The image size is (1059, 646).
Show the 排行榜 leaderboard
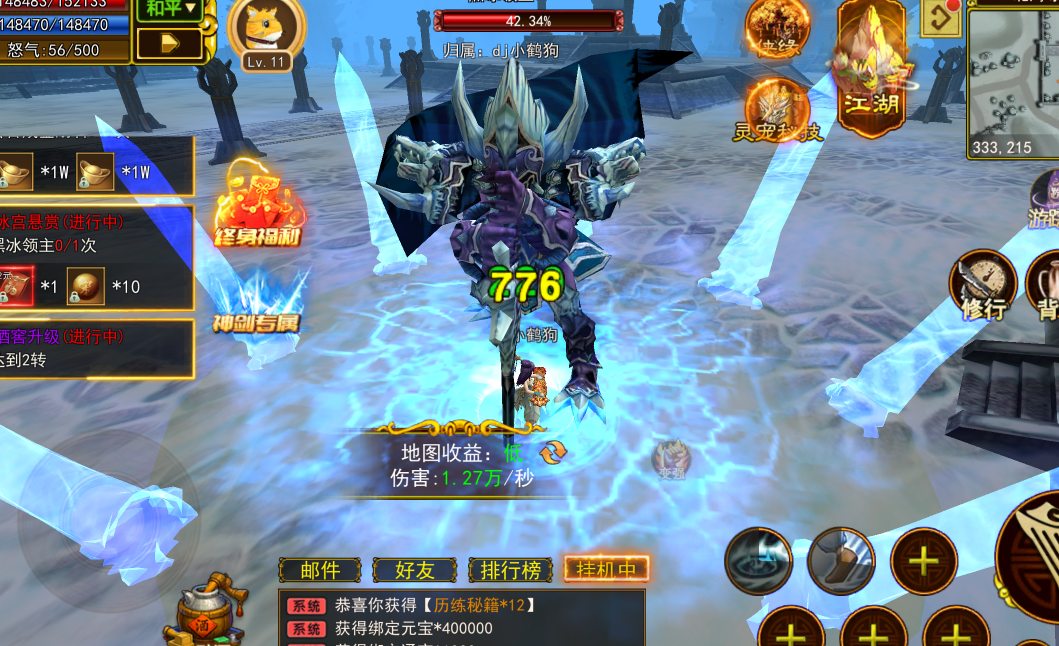tap(510, 570)
